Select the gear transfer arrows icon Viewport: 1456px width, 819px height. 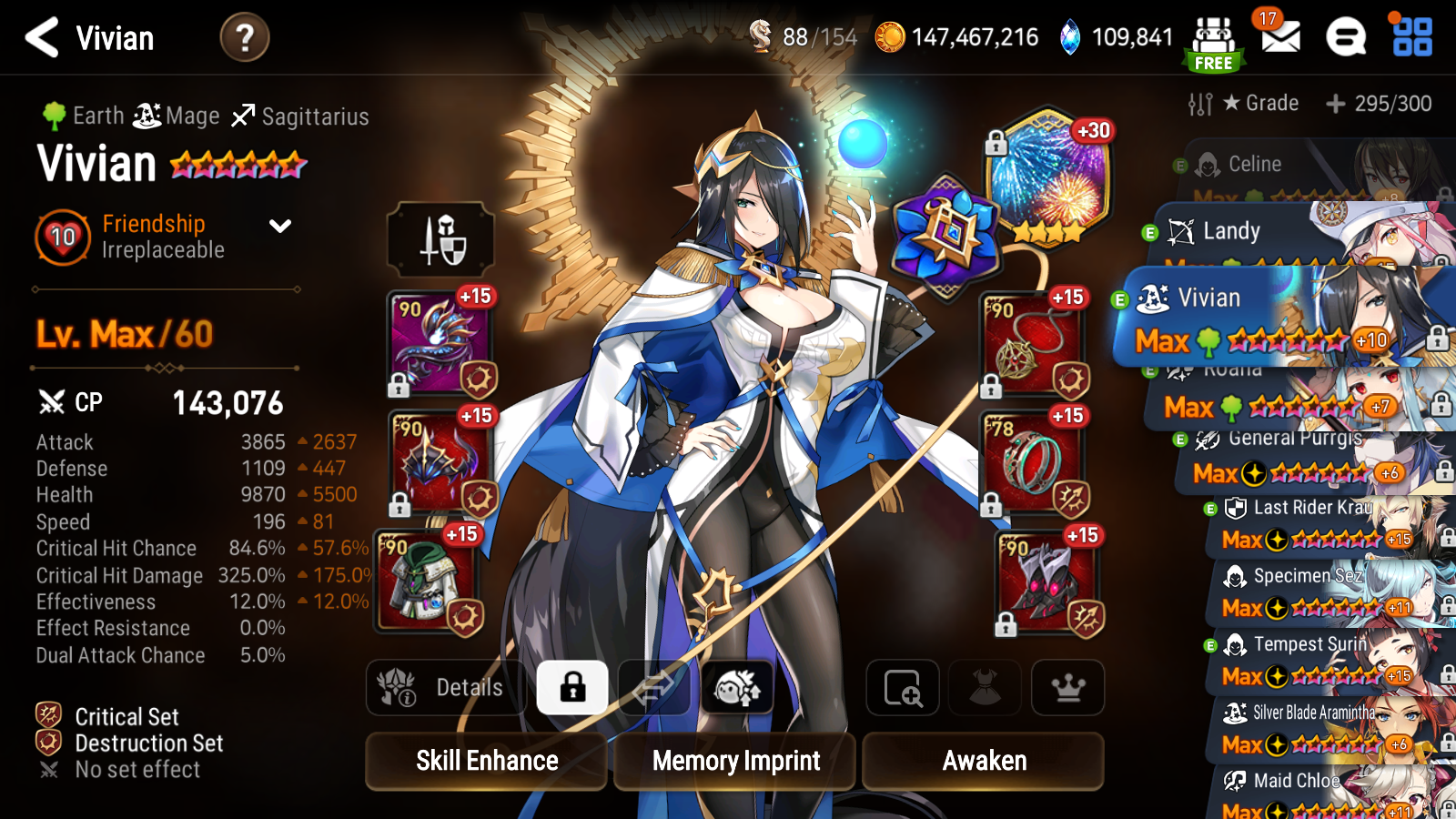tap(655, 688)
